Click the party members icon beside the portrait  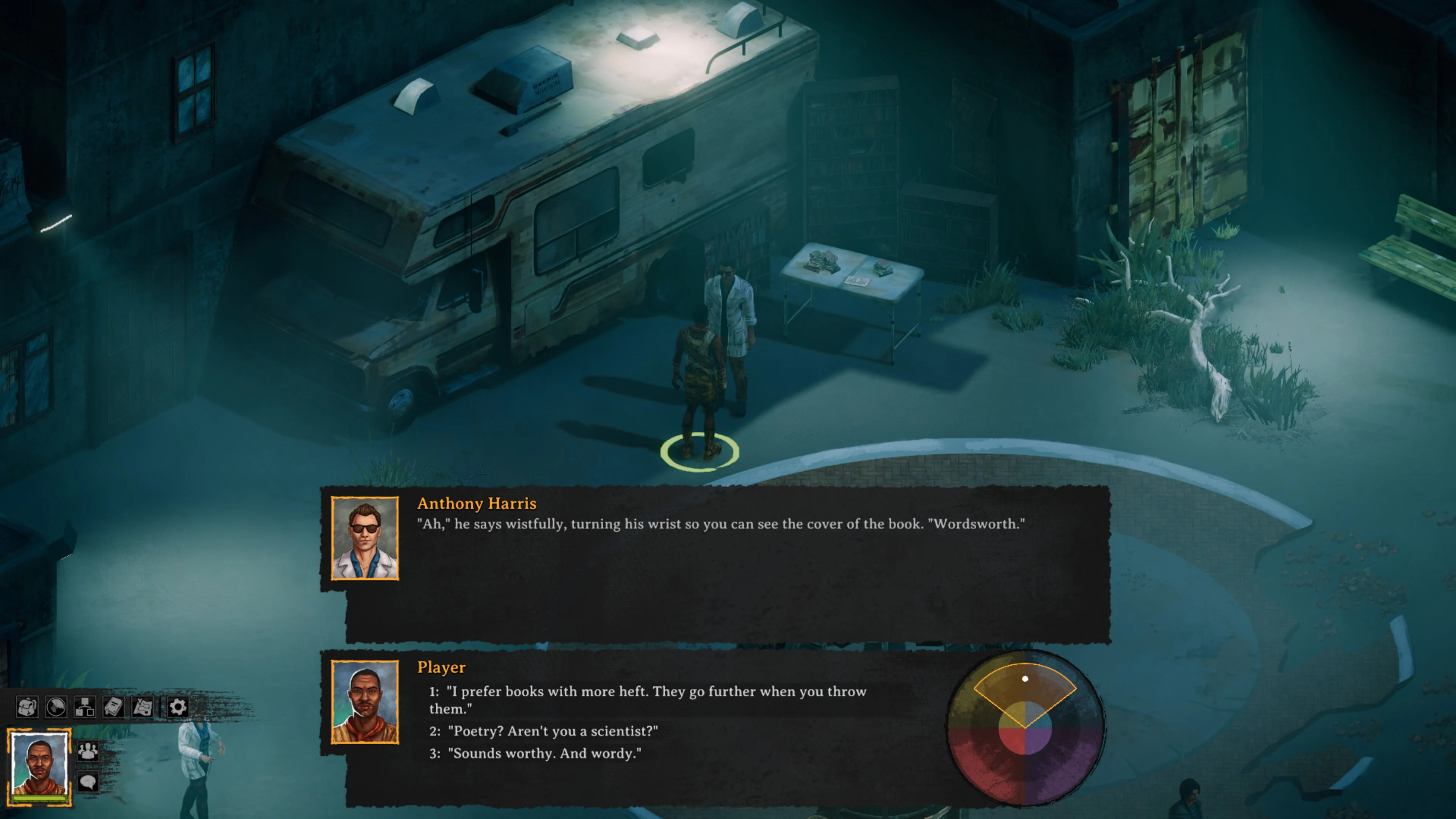pos(88,751)
